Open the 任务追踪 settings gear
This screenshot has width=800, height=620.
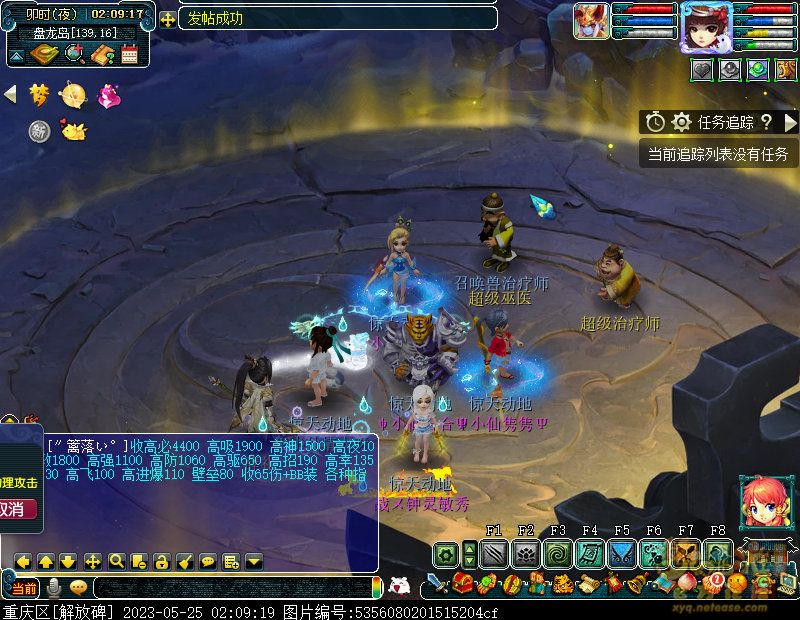[681, 122]
